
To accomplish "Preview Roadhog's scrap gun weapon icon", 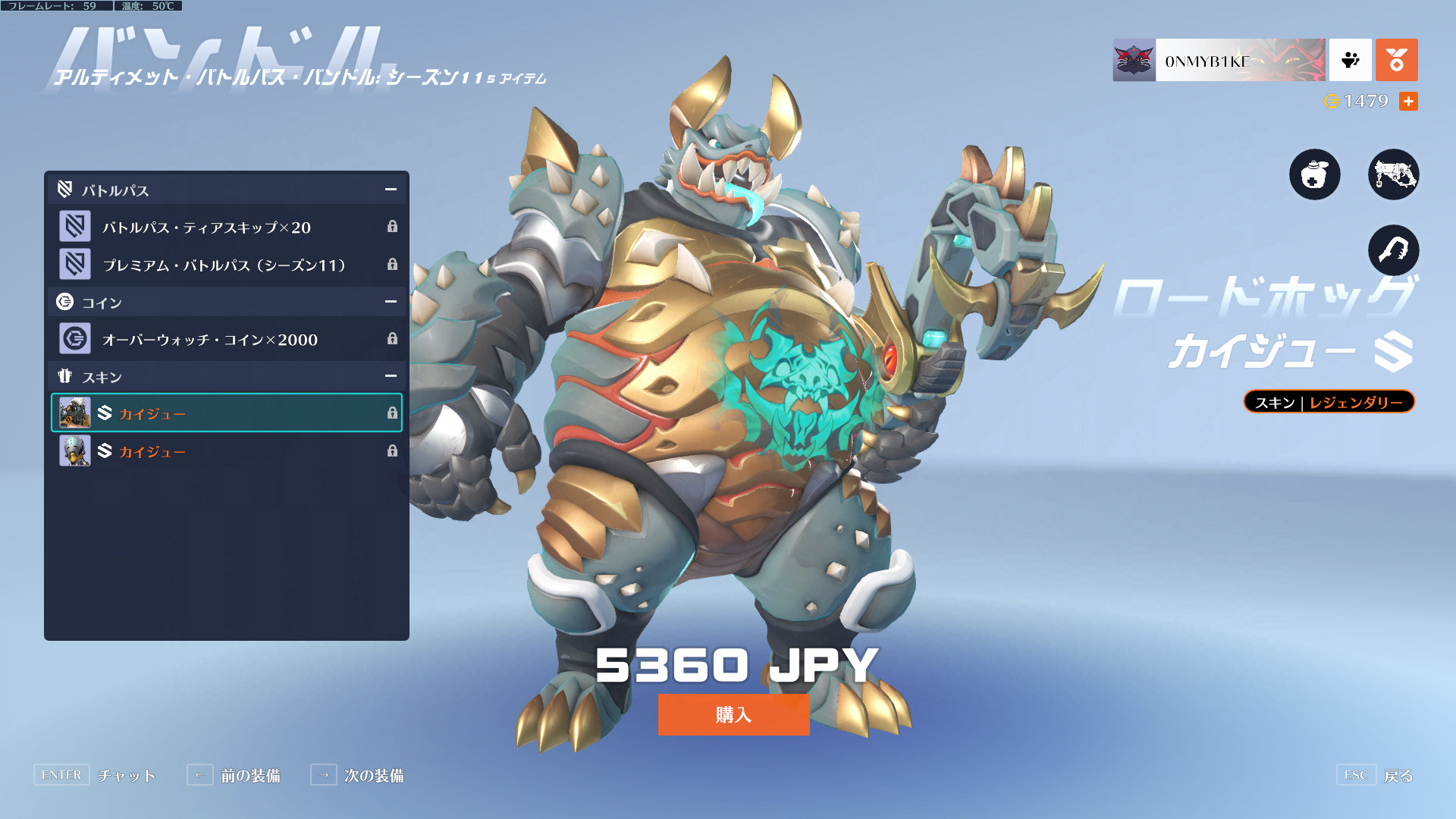I will (x=1393, y=175).
